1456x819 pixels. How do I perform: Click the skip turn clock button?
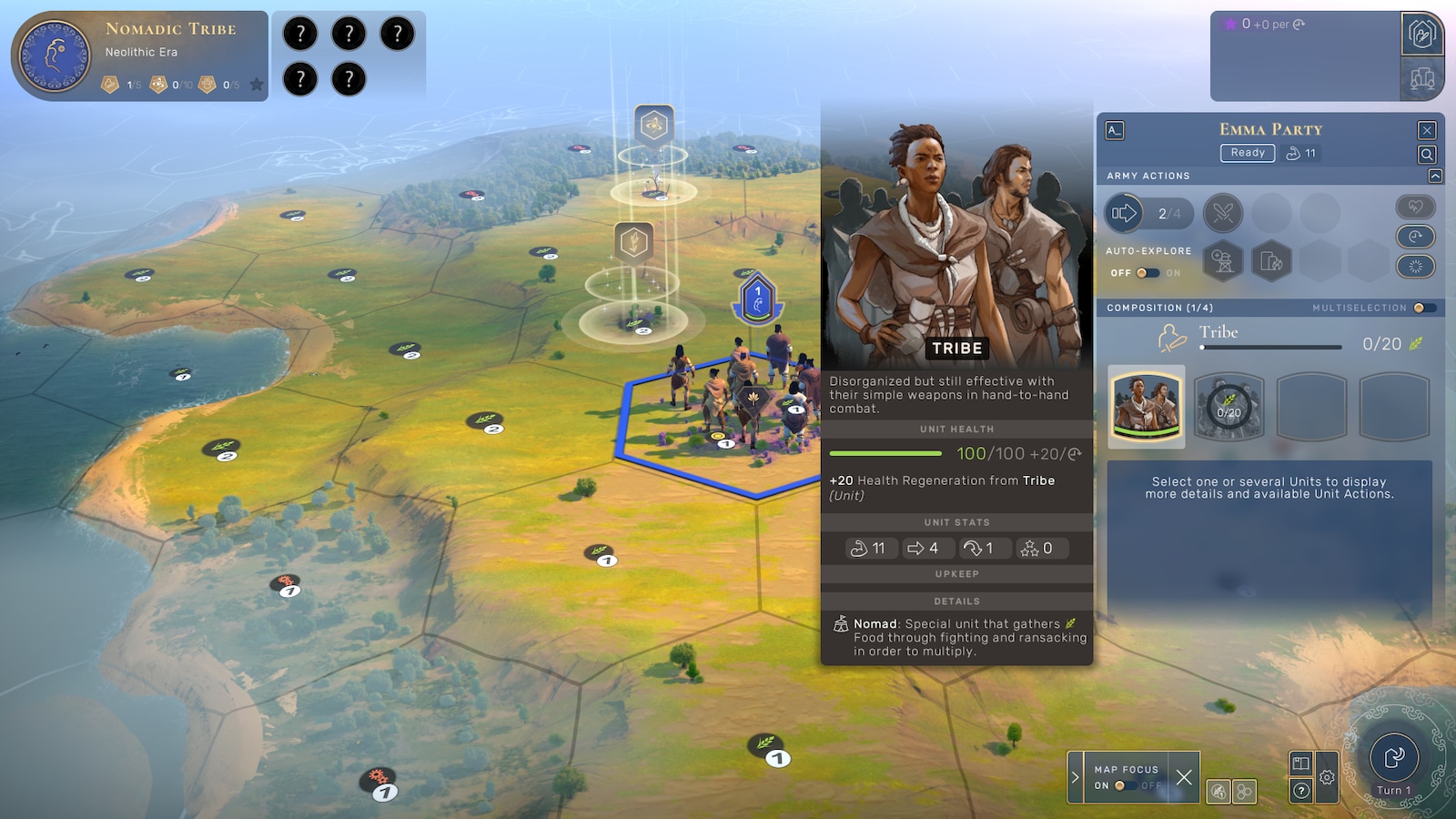(x=1415, y=237)
